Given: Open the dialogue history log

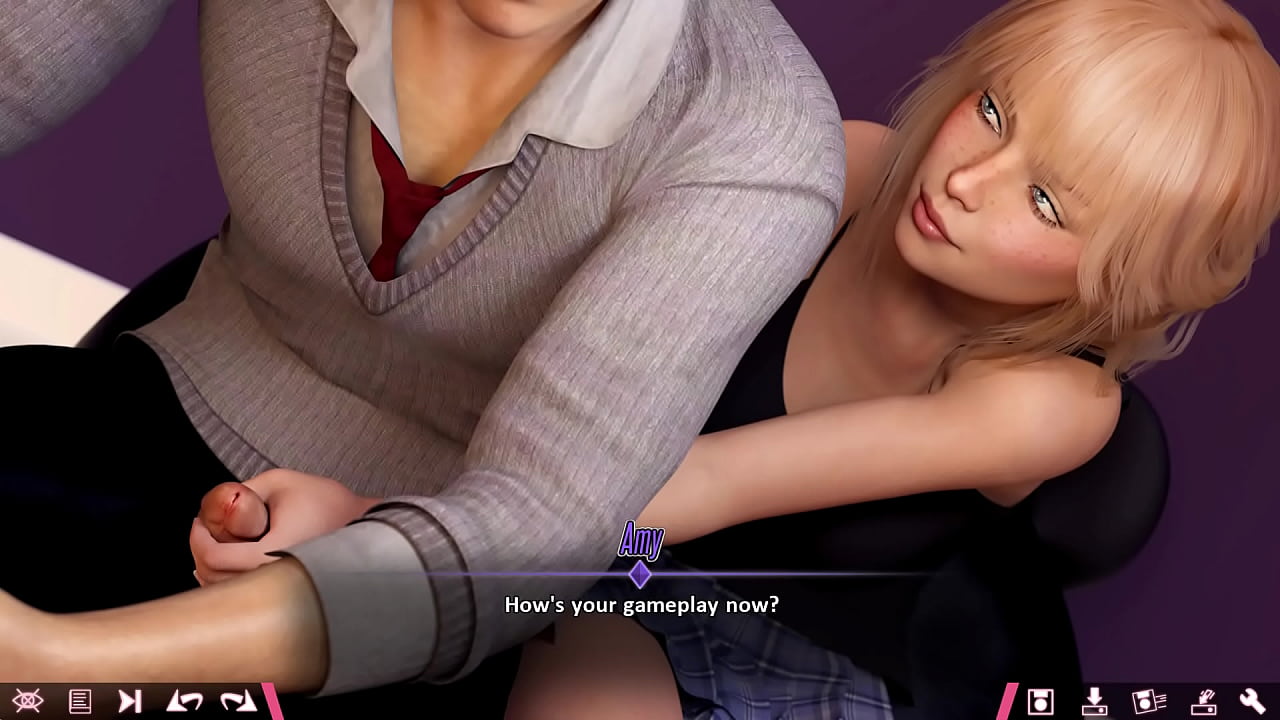Looking at the screenshot, I should point(80,702).
